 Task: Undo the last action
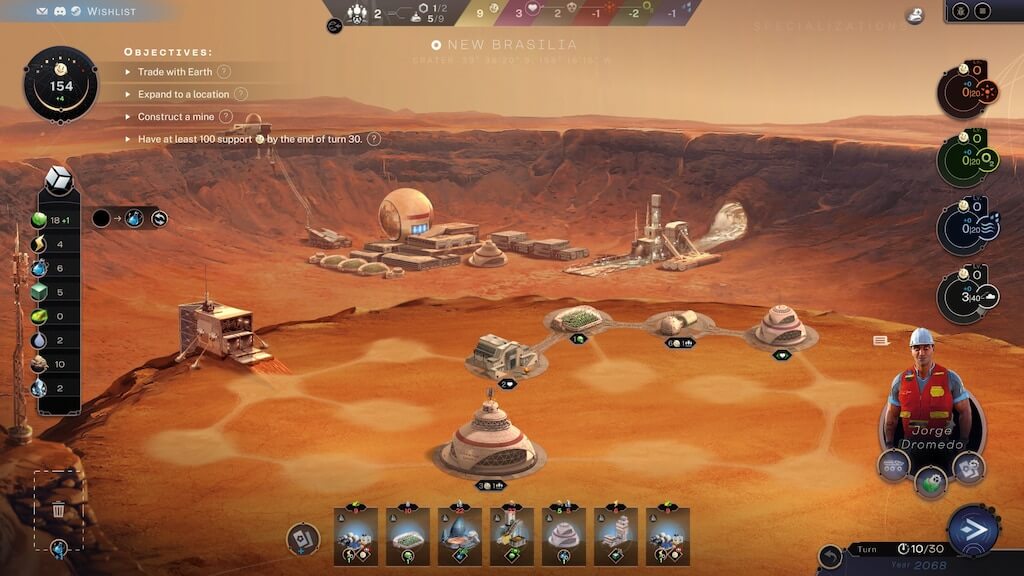tap(829, 556)
